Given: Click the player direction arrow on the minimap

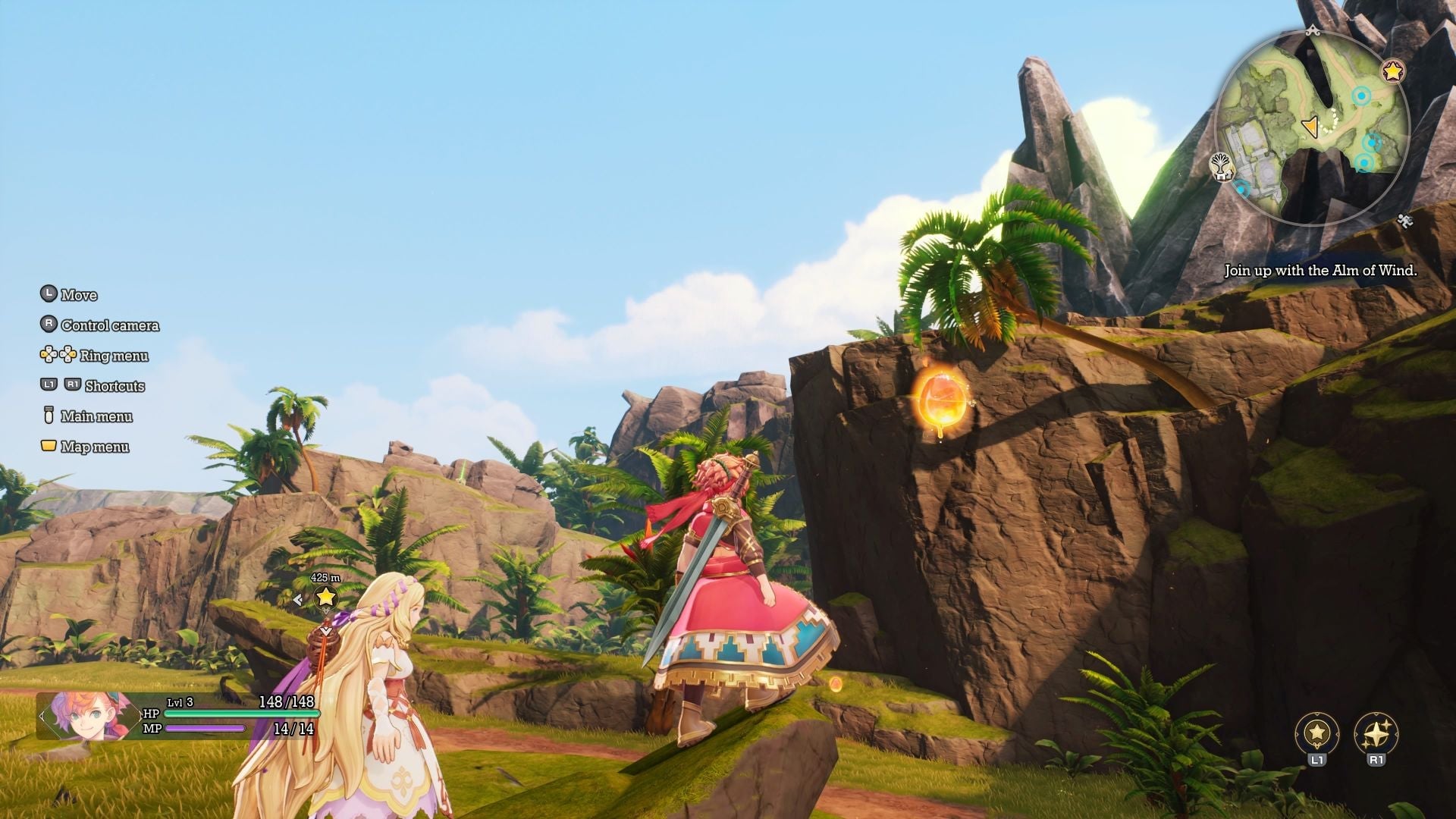Looking at the screenshot, I should [1311, 127].
